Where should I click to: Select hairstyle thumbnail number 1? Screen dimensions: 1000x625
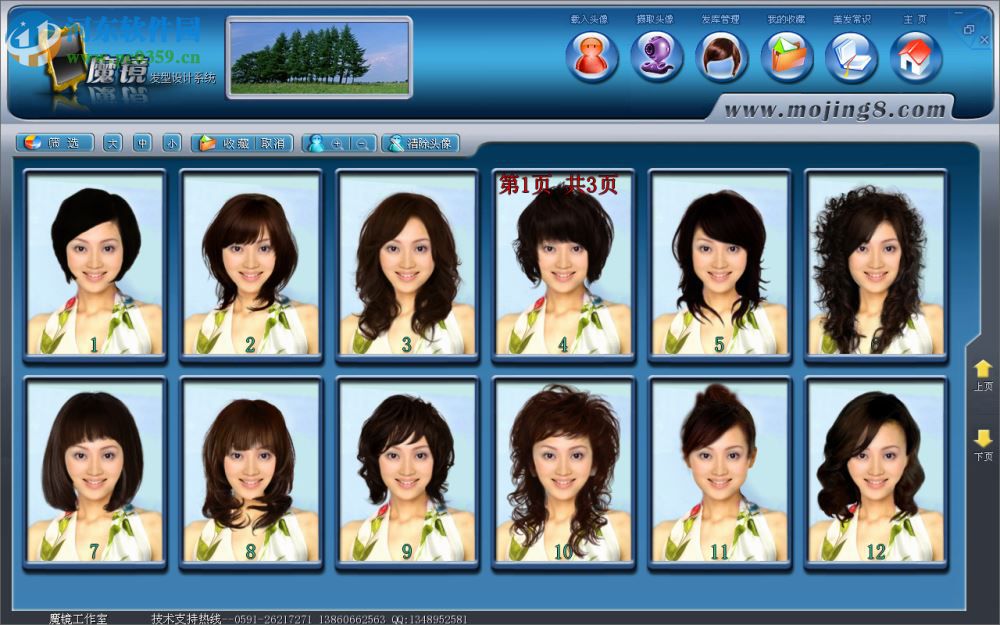95,264
